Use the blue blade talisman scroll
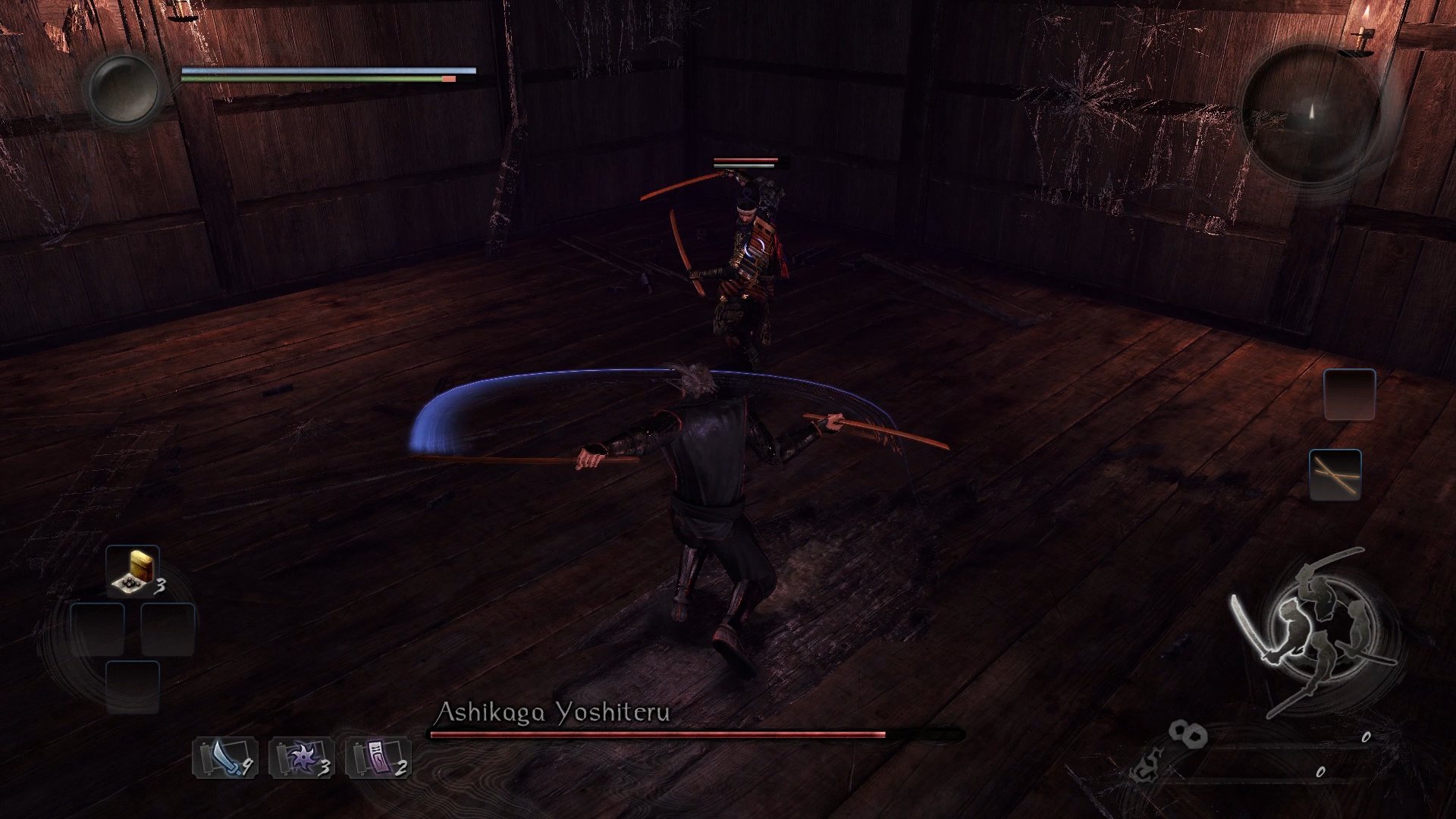 224,758
